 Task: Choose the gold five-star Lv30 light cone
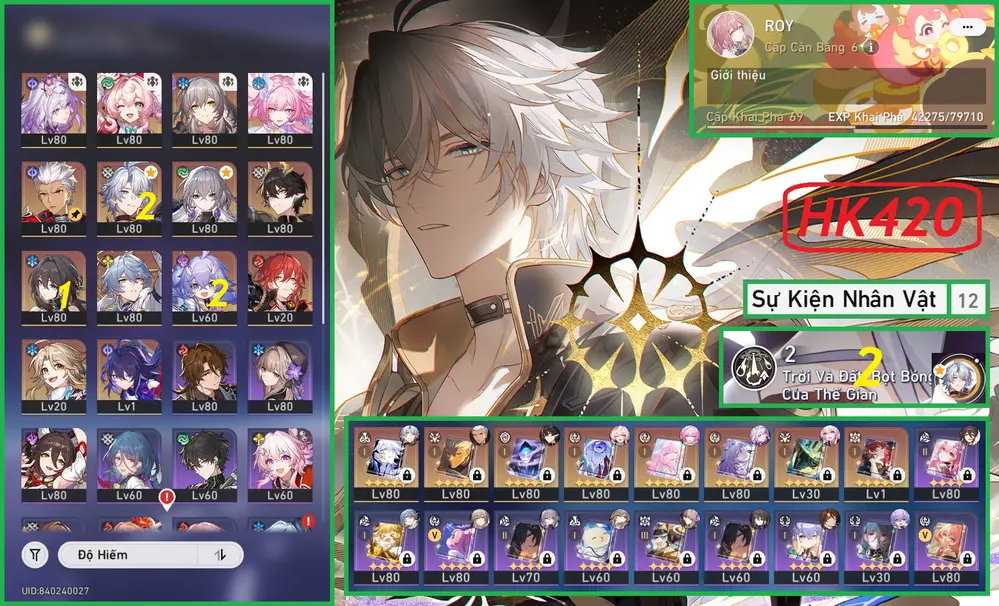click(805, 463)
